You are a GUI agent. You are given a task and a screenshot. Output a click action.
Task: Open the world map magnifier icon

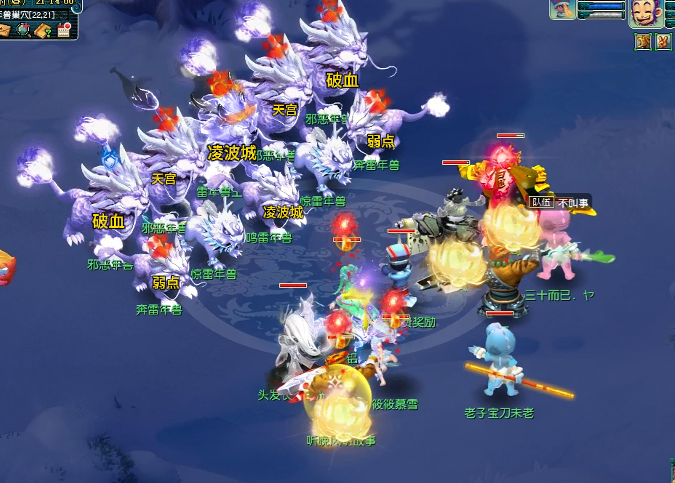(24, 30)
